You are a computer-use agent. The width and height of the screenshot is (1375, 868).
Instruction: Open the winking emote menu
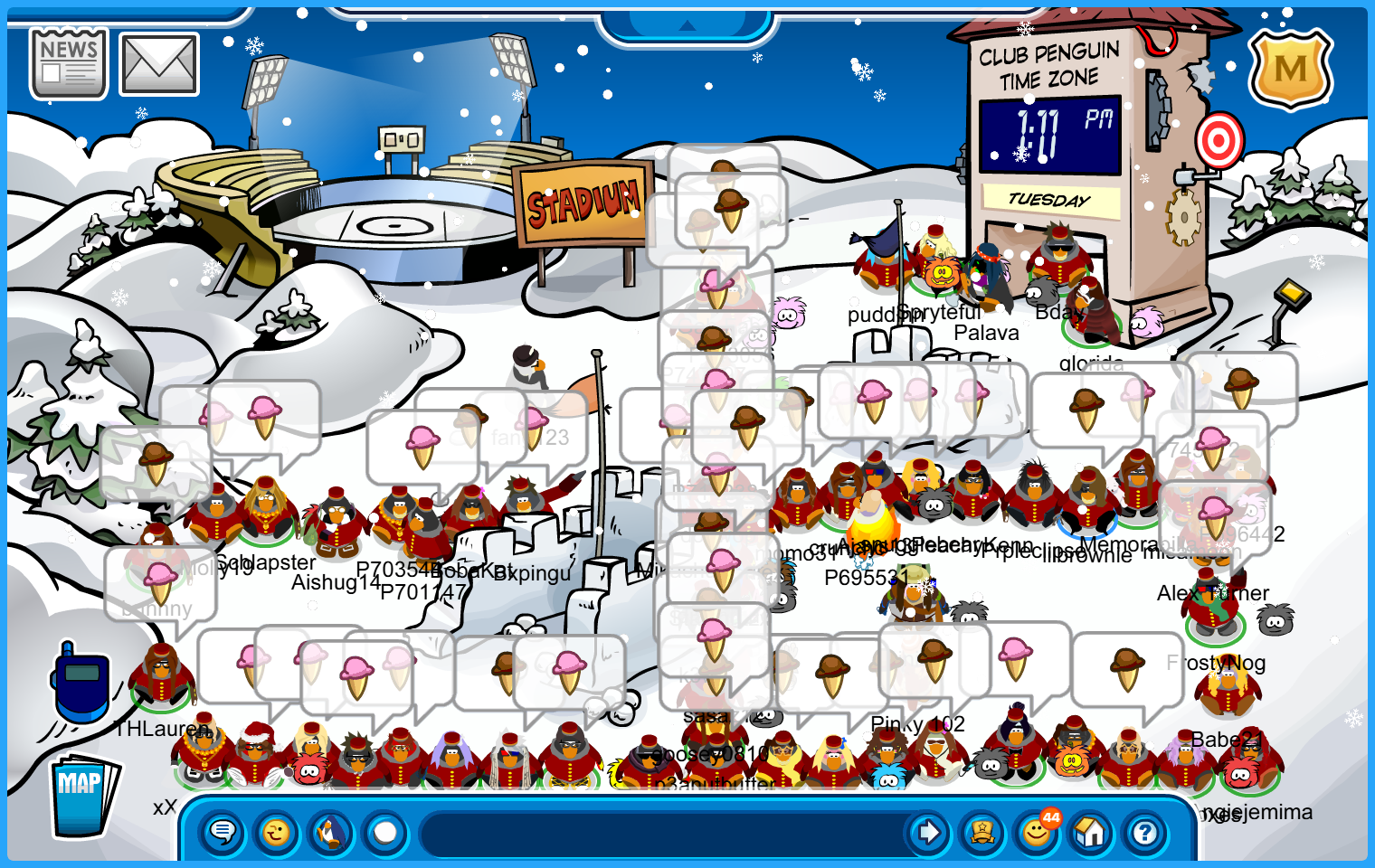coord(277,832)
